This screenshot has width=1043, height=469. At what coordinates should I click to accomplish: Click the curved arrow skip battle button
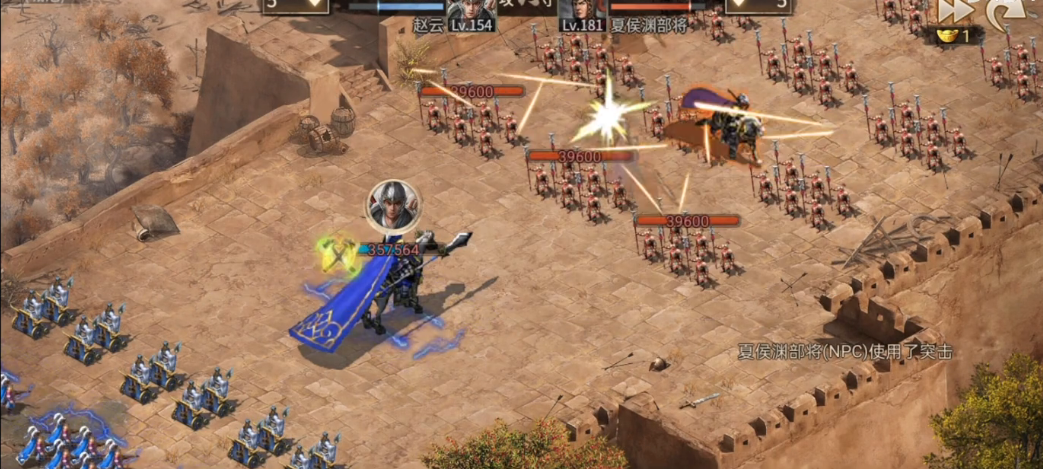coord(998,12)
